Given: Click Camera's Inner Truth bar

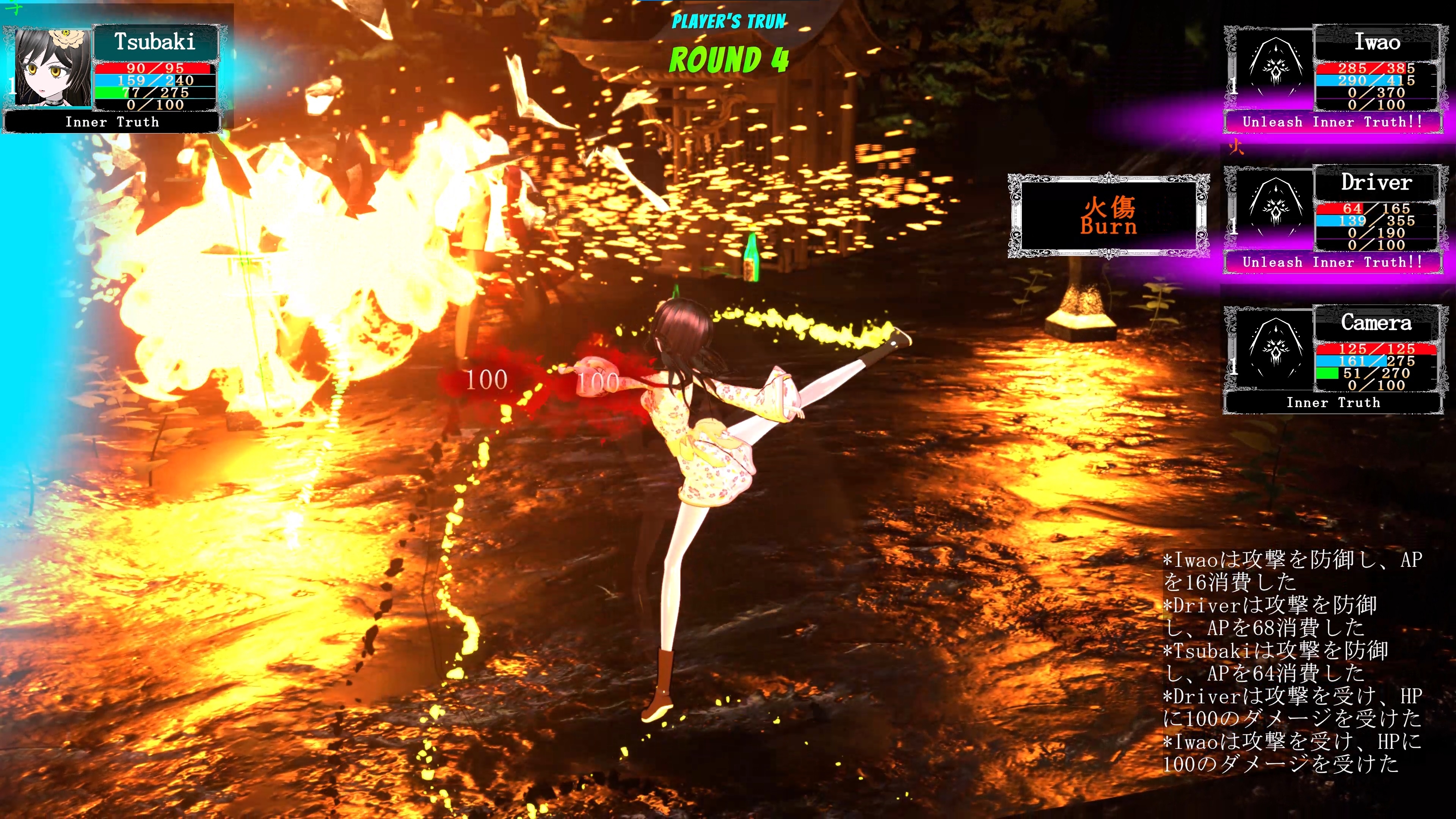Looking at the screenshot, I should coord(1332,402).
